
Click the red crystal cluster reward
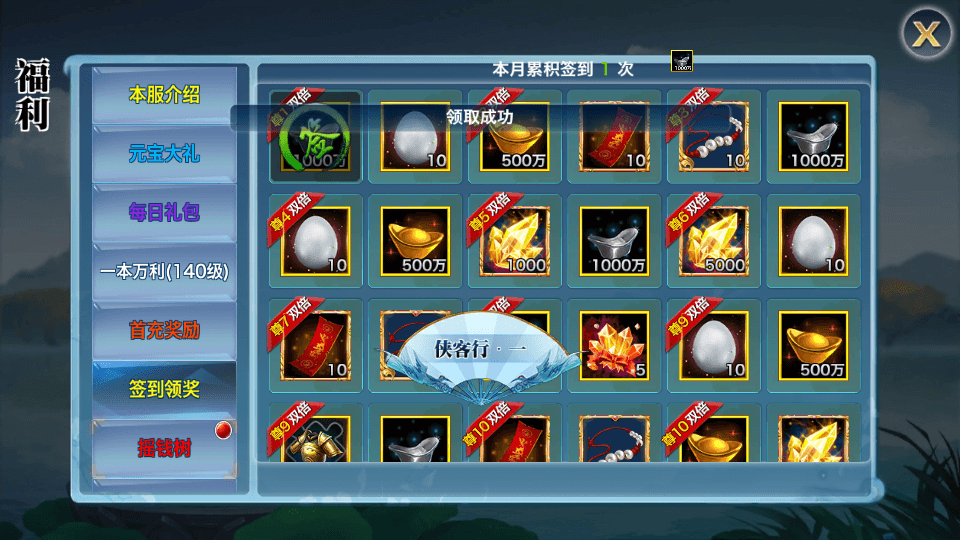tap(613, 345)
